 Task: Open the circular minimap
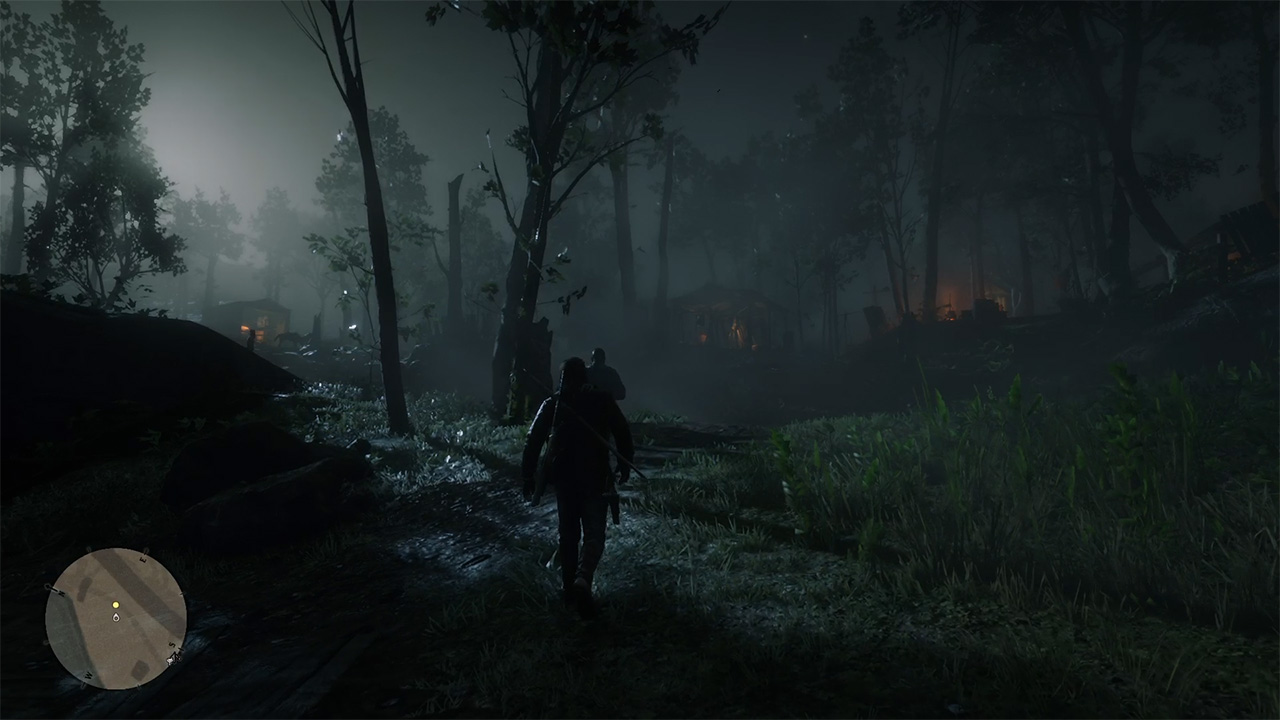pyautogui.click(x=116, y=618)
